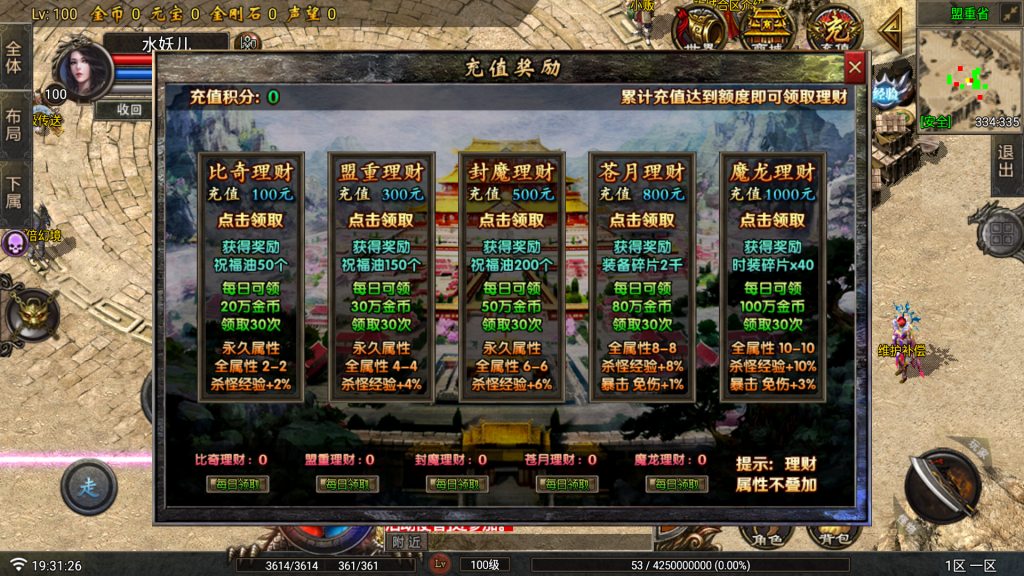This screenshot has width=1024, height=576.
Task: Claim the 苍月理财 800元 reward
Action: [x=642, y=220]
